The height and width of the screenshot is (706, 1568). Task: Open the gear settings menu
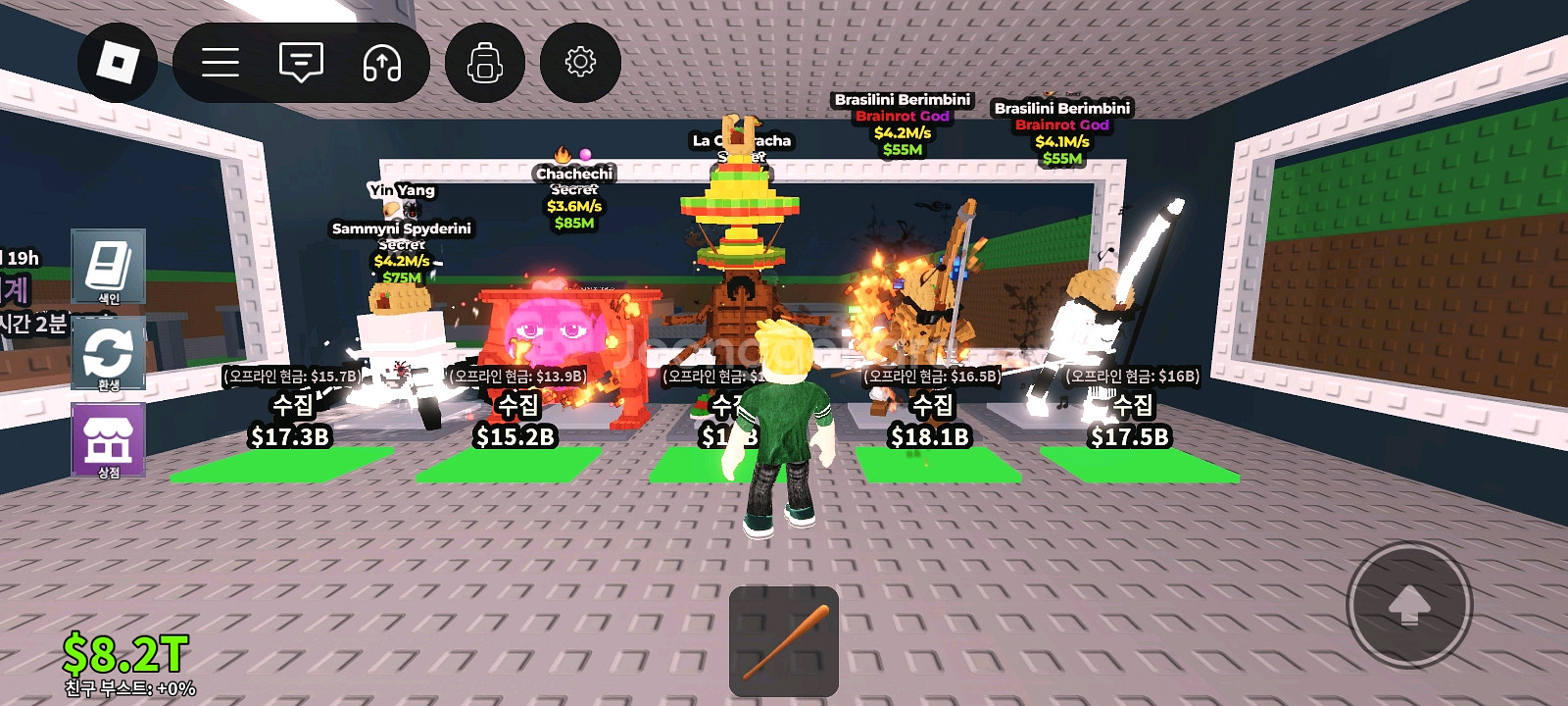pos(580,63)
